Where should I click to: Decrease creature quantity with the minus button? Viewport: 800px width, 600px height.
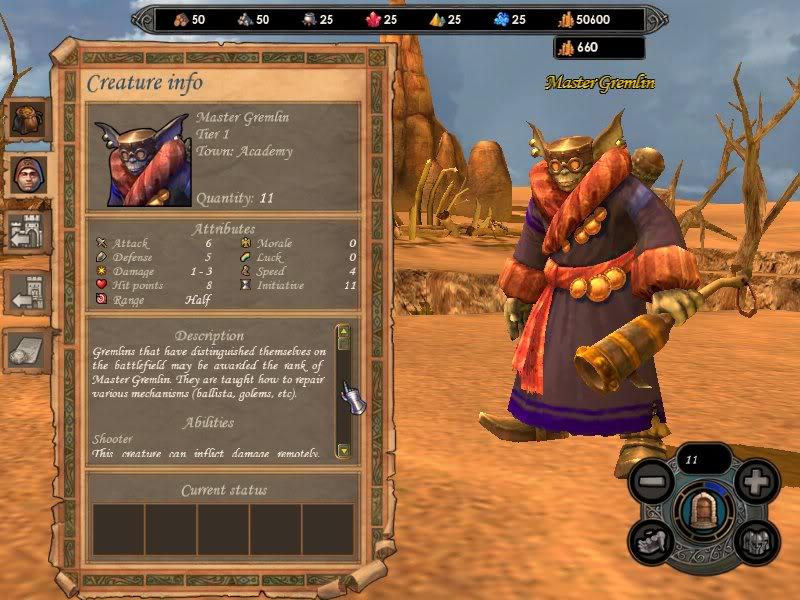click(650, 481)
